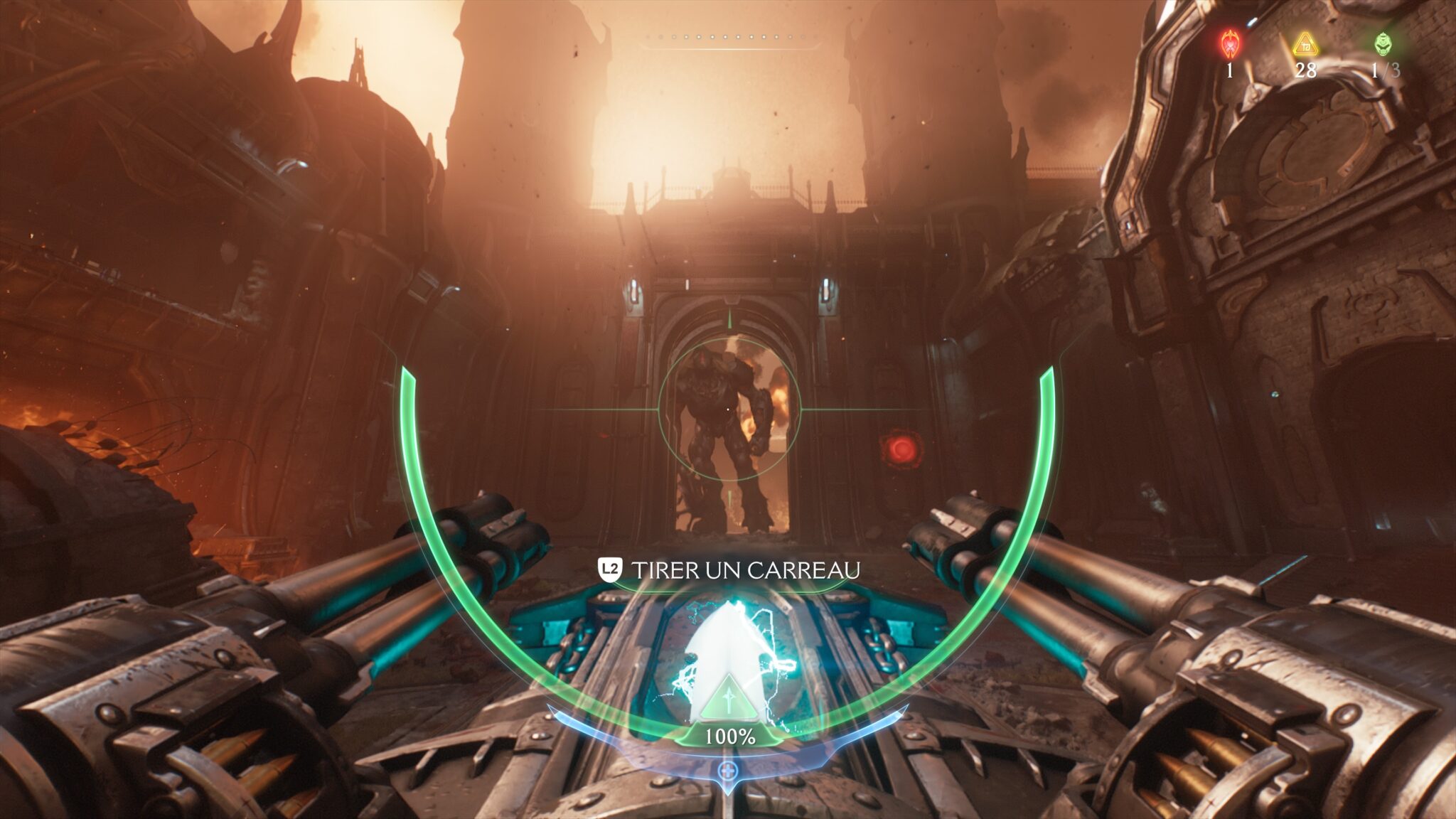
Task: Click the green Slayer helmet icon
Action: coord(1383,44)
